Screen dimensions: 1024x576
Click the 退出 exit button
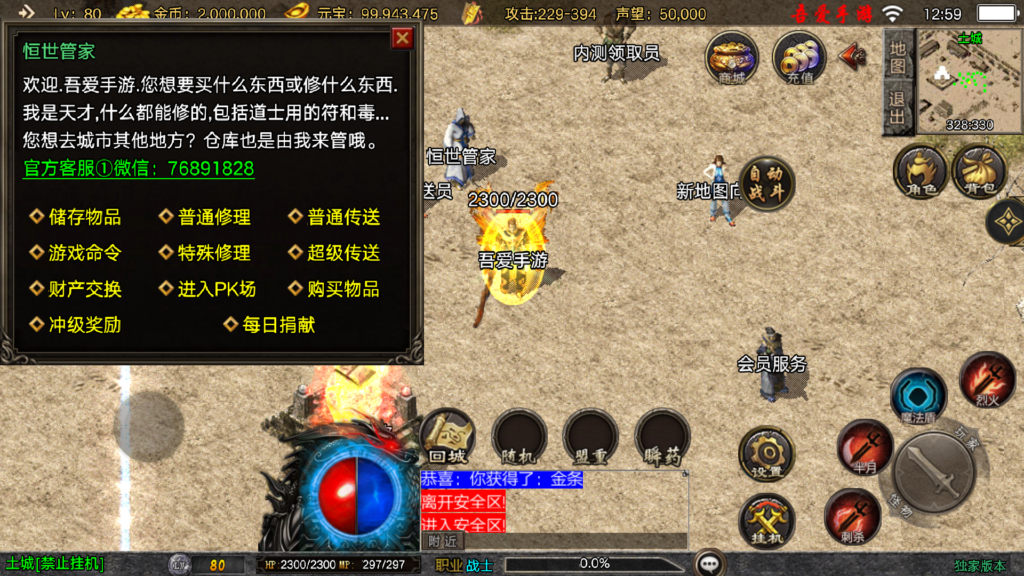click(898, 108)
